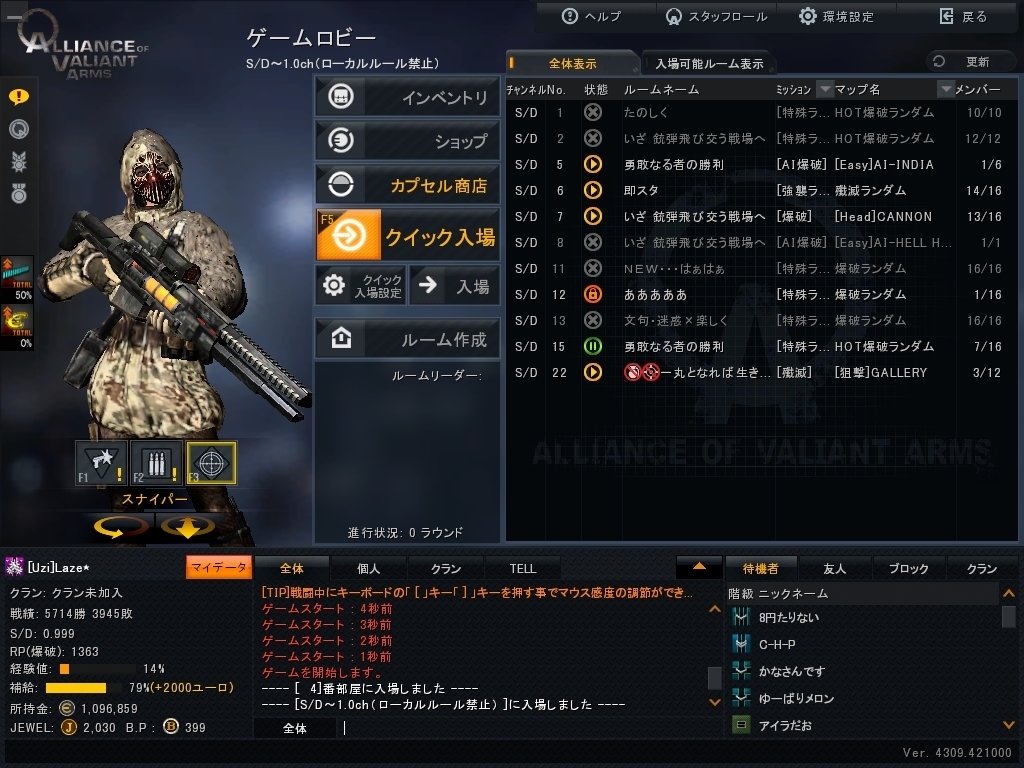Click the 入場 enter room button
This screenshot has height=768, width=1024.
[455, 286]
